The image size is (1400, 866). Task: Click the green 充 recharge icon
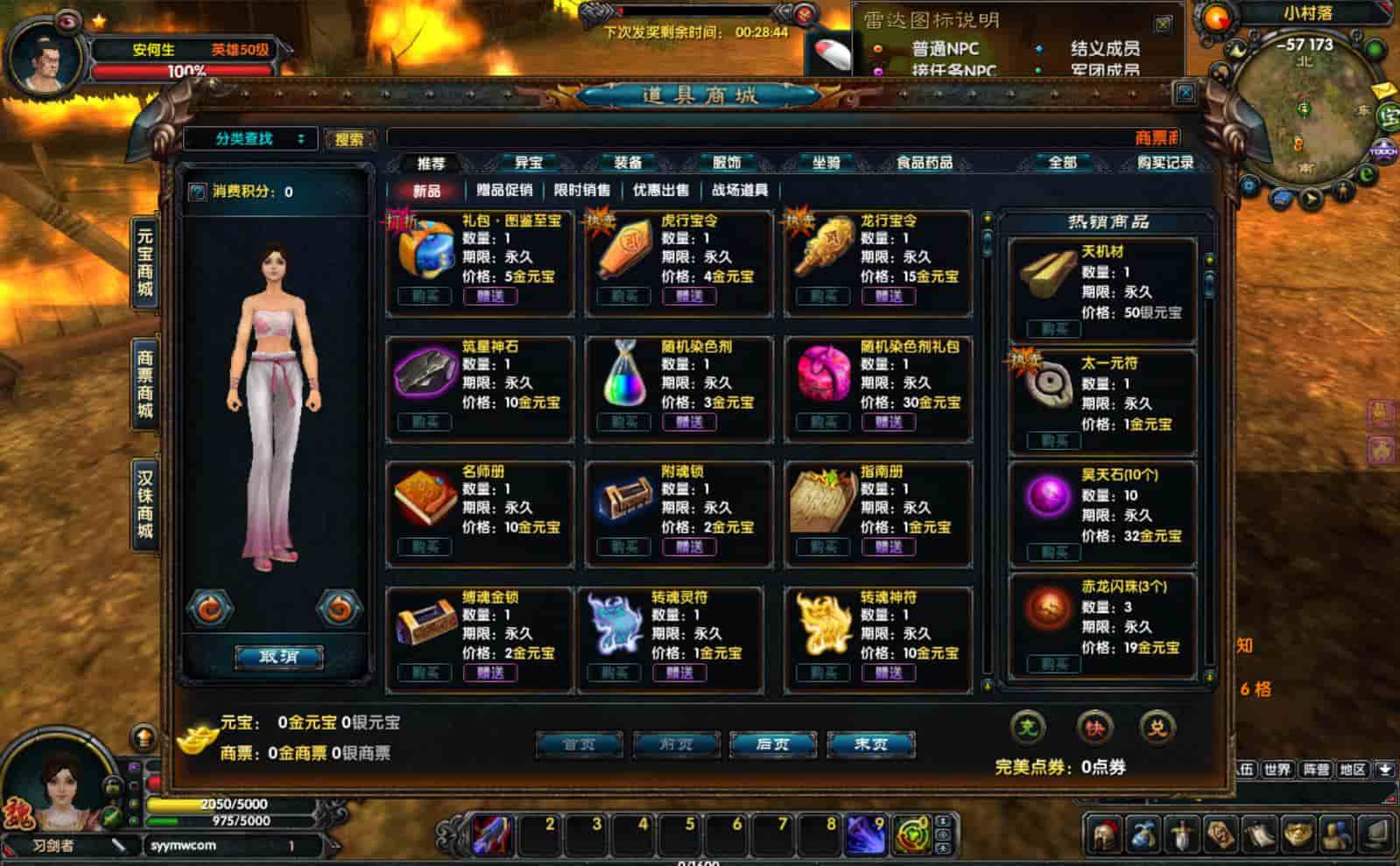[x=1026, y=727]
